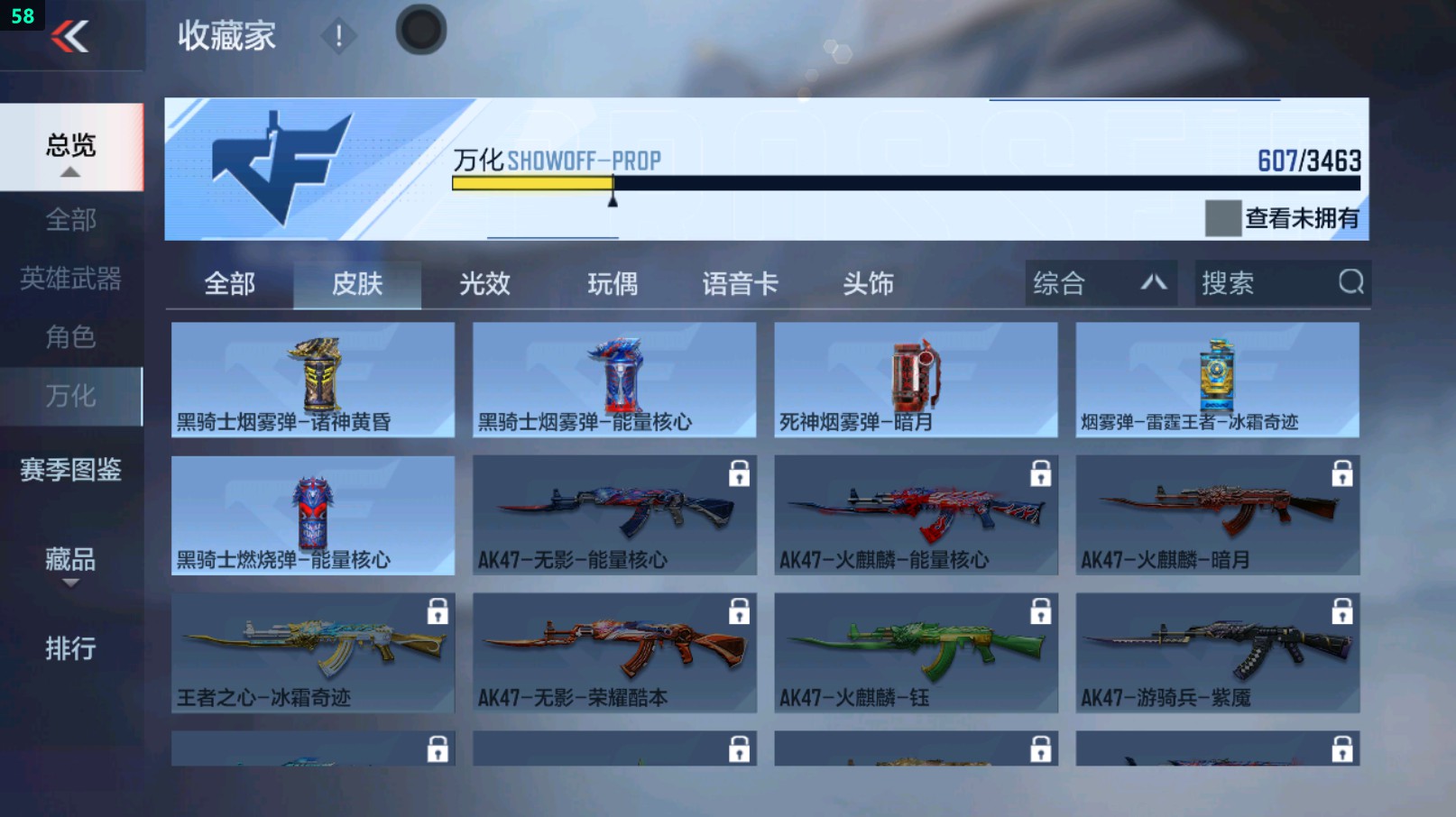
Task: Collapse the 总览 section arrow
Action: point(69,170)
